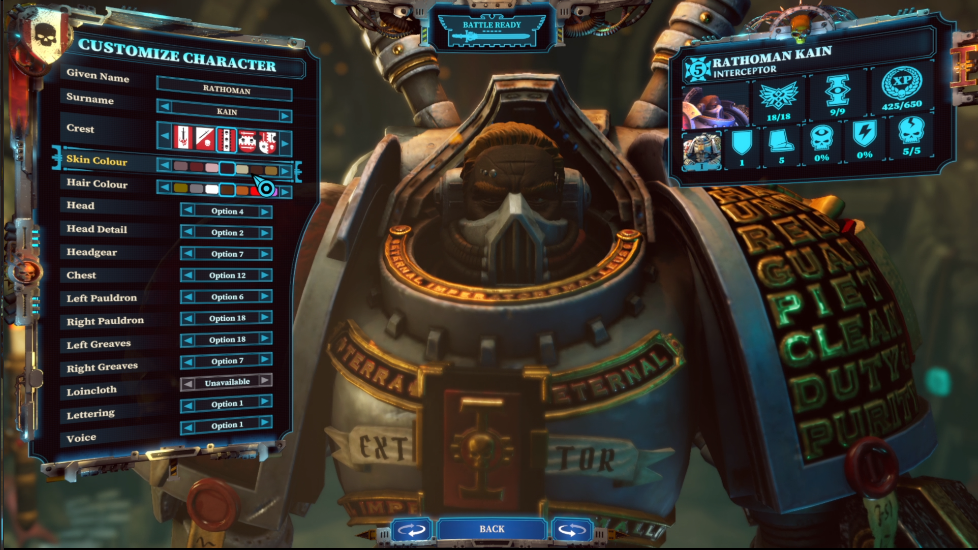Rotate character with the left rotate button

[x=410, y=529]
